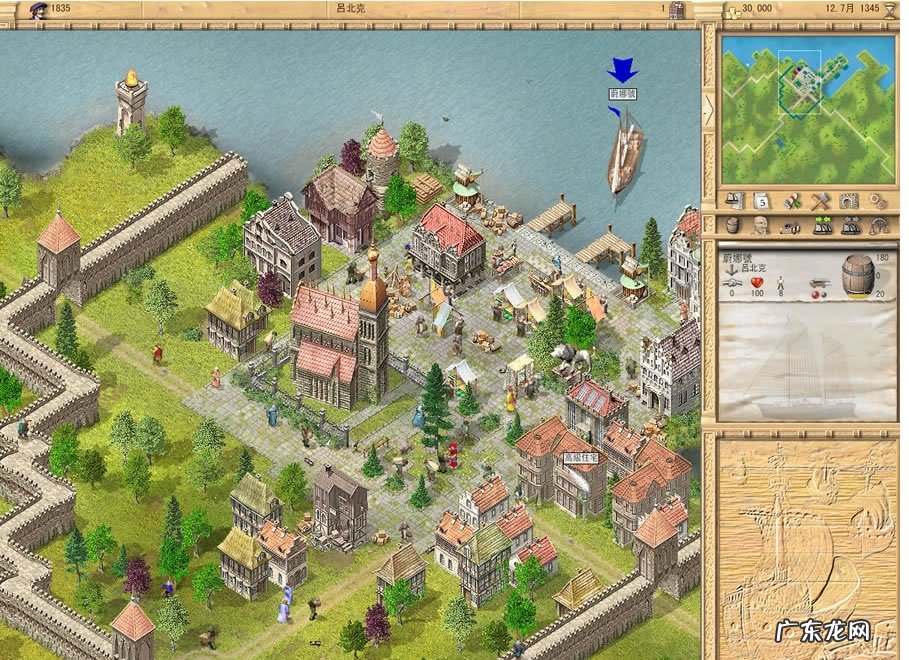Open the ship and documents list icon
The image size is (909, 660).
click(x=734, y=200)
